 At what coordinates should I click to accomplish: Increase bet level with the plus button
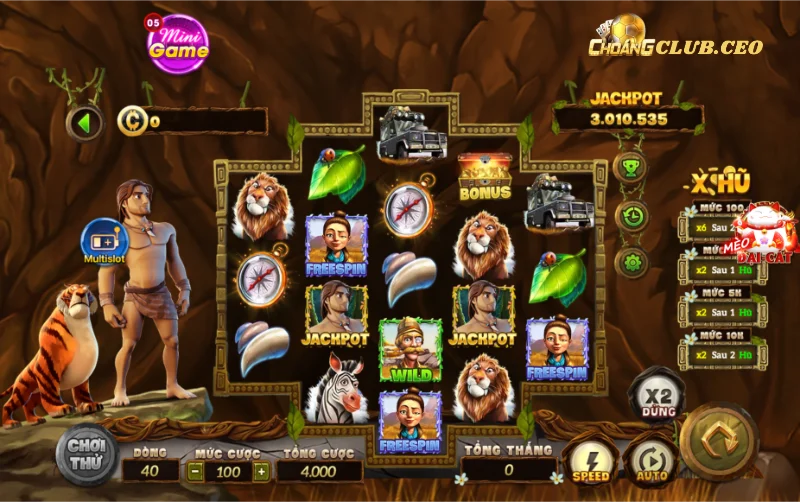[x=261, y=471]
